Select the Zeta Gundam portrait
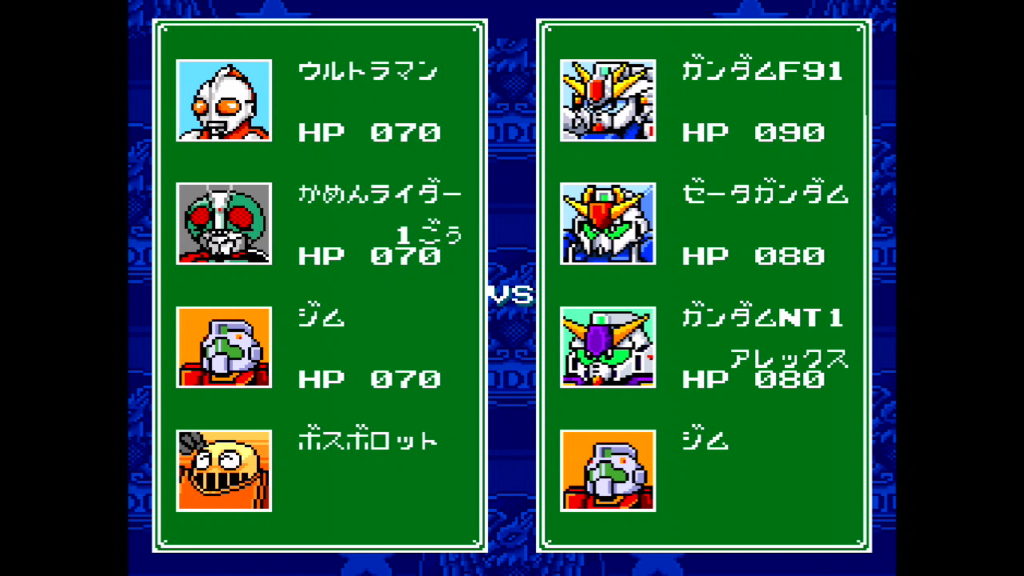Image resolution: width=1024 pixels, height=576 pixels. coord(607,223)
